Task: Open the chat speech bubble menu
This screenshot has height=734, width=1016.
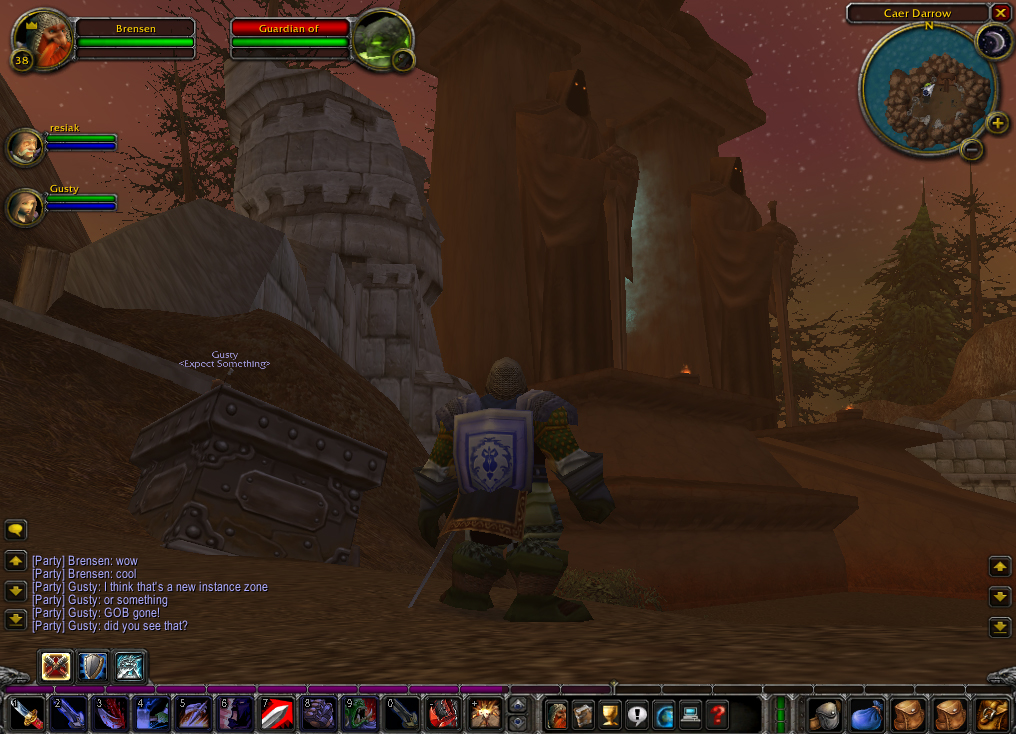Action: coord(15,530)
